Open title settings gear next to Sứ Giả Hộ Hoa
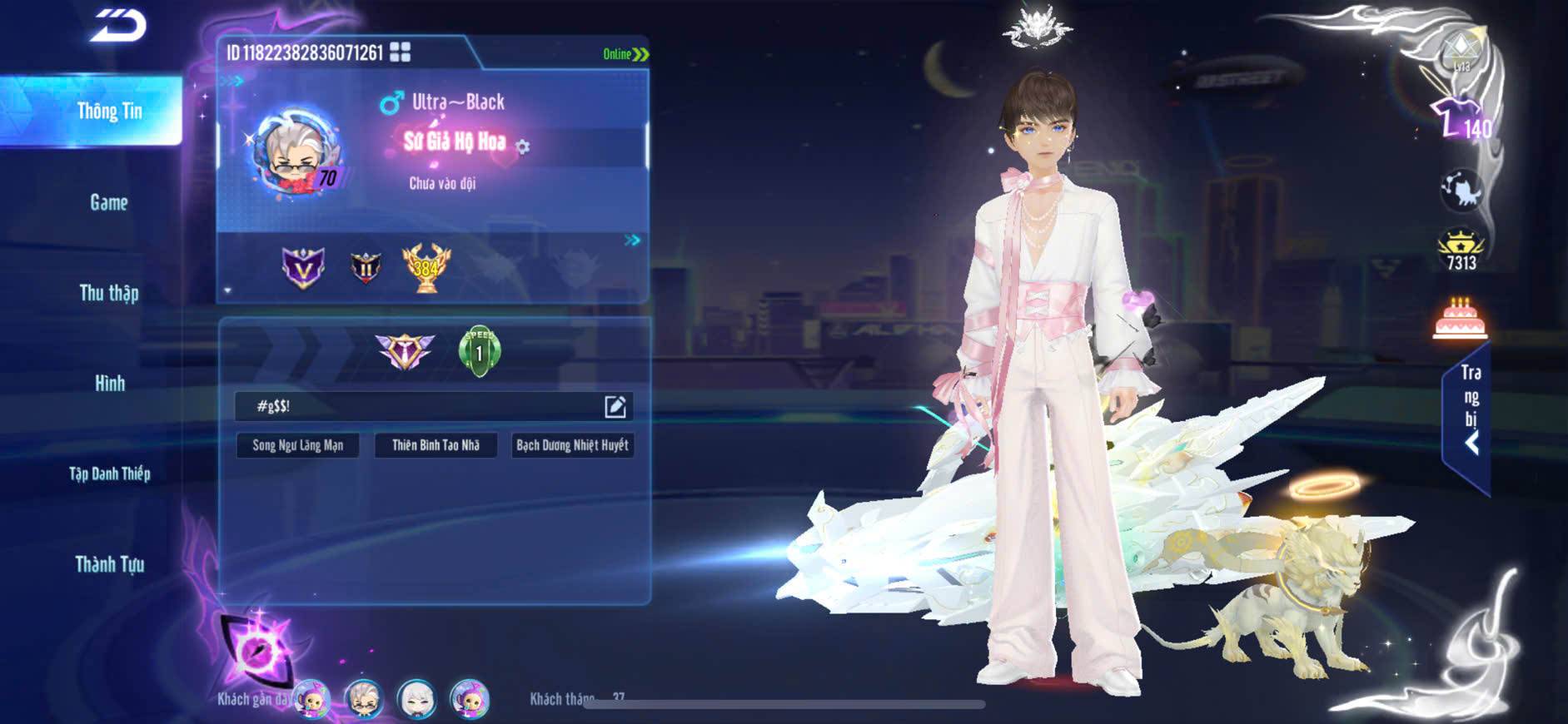This screenshot has height=724, width=1568. tap(523, 147)
